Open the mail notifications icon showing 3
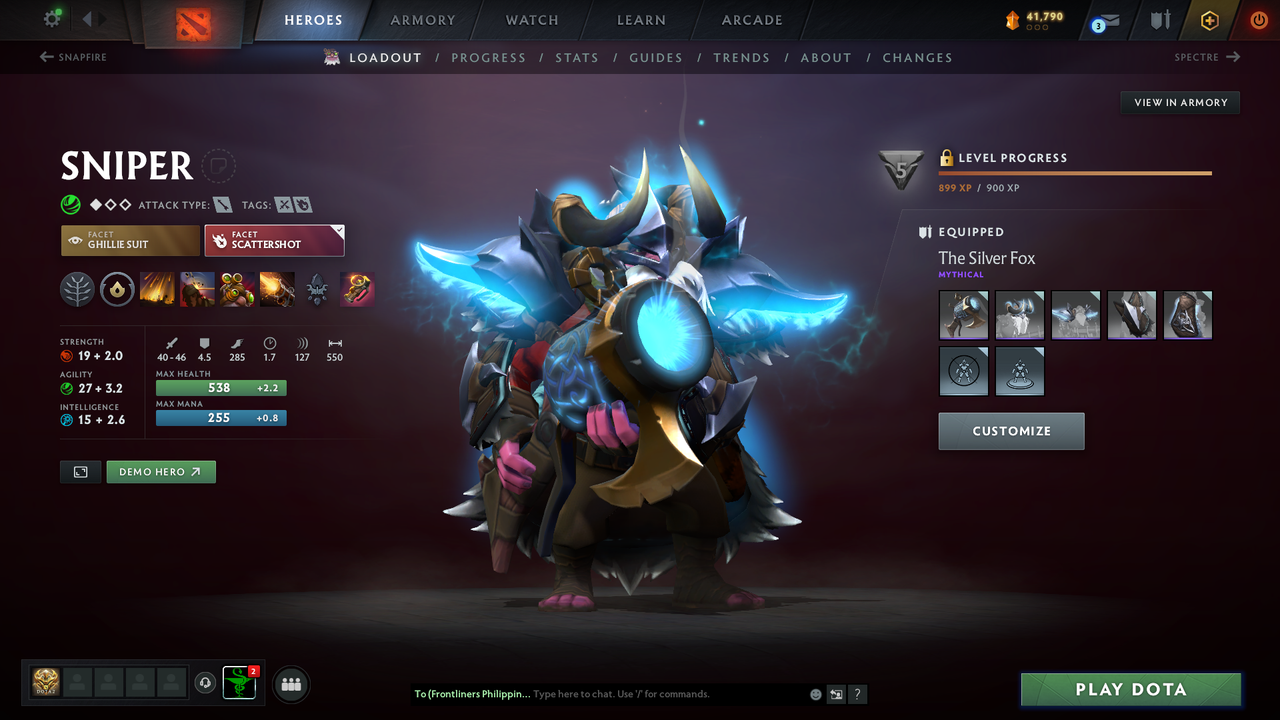Image resolution: width=1280 pixels, height=720 pixels. click(1104, 20)
